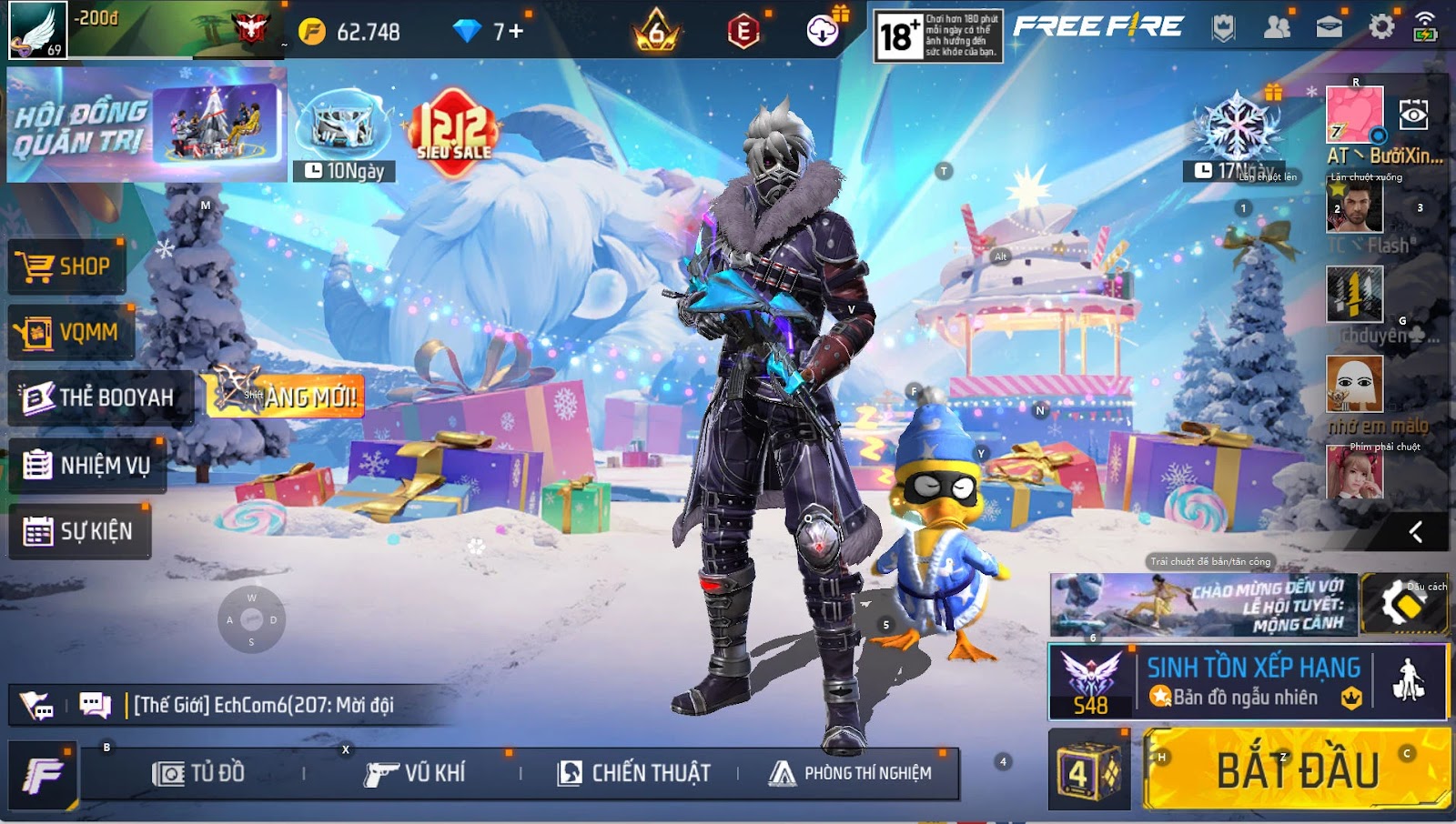This screenshot has height=824, width=1456.
Task: Open the mail inbox icon
Action: 1327,27
